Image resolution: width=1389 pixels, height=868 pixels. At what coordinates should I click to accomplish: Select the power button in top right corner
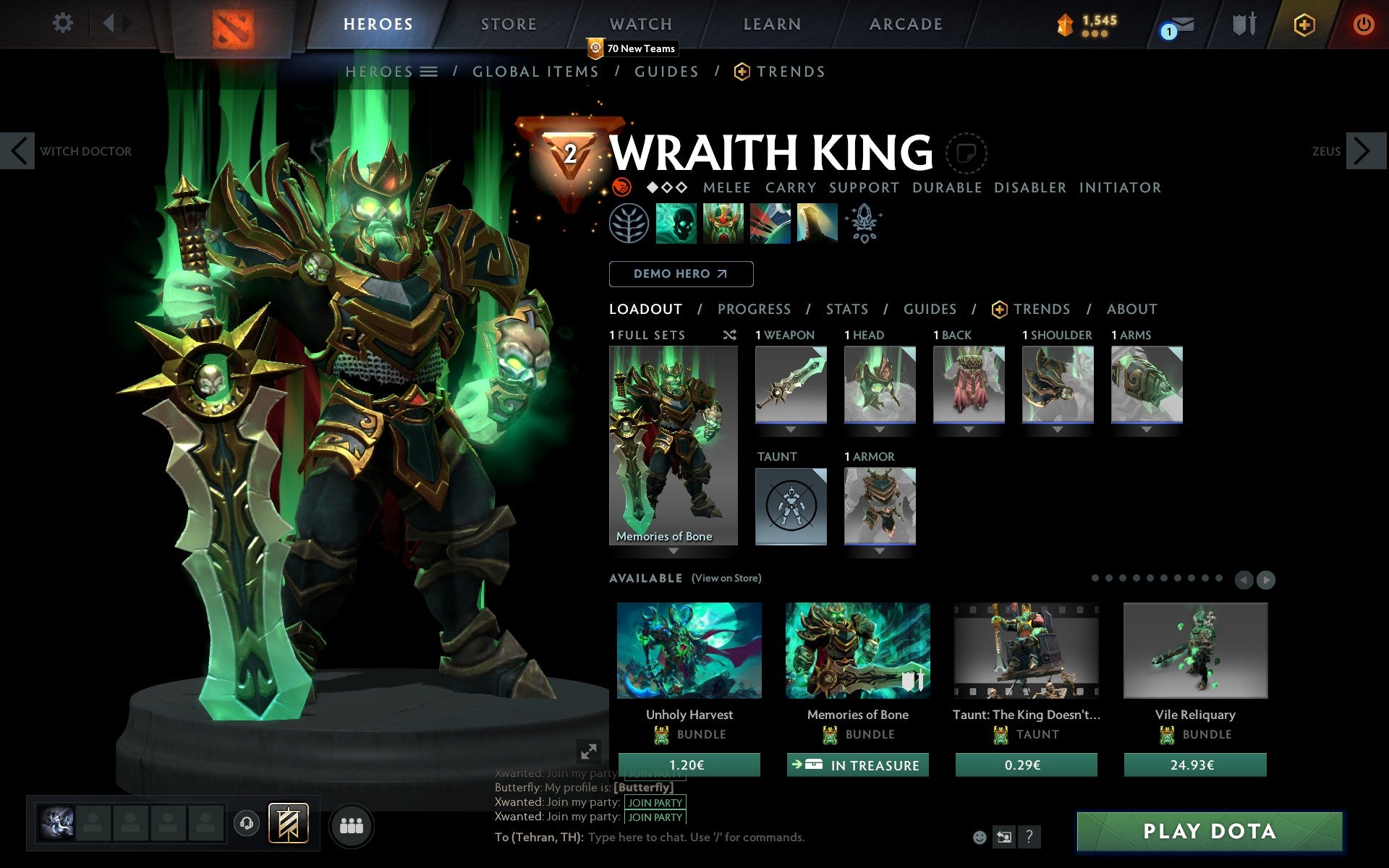(1363, 22)
